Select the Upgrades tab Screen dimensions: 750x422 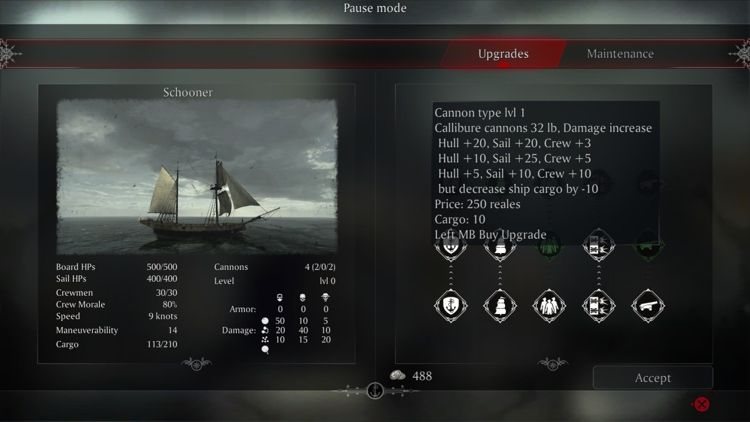point(503,54)
